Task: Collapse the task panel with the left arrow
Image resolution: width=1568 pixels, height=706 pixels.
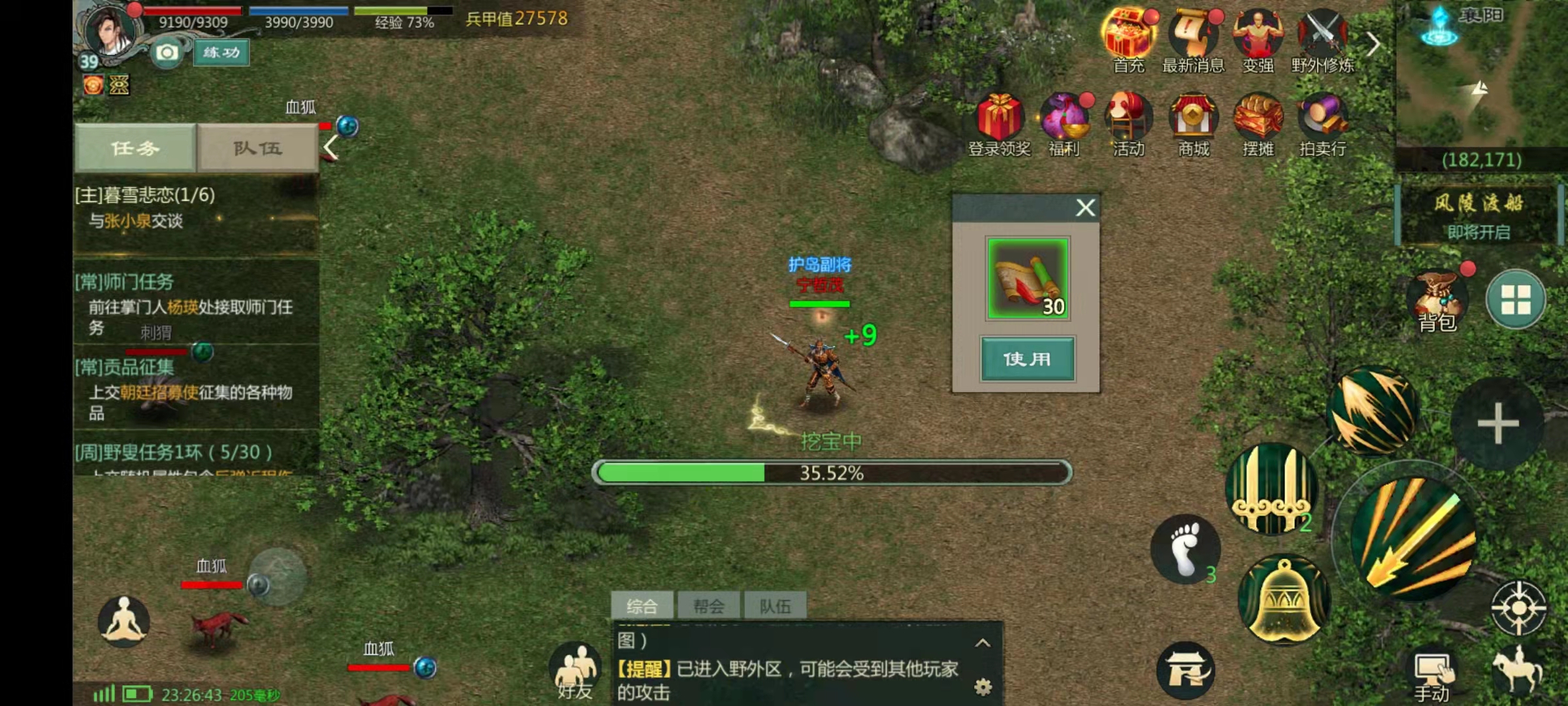Action: (330, 148)
